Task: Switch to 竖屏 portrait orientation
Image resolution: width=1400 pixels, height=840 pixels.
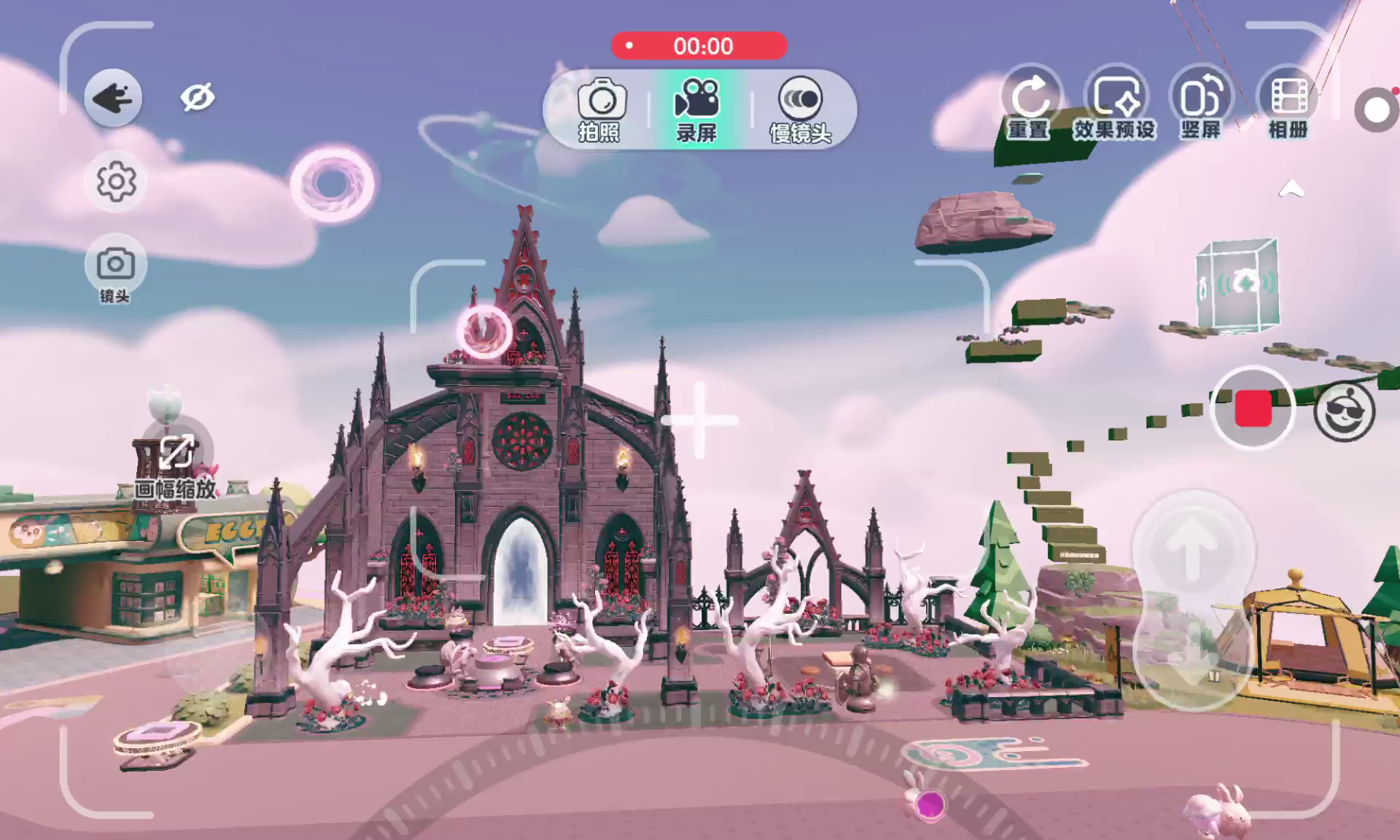Action: 1201,106
